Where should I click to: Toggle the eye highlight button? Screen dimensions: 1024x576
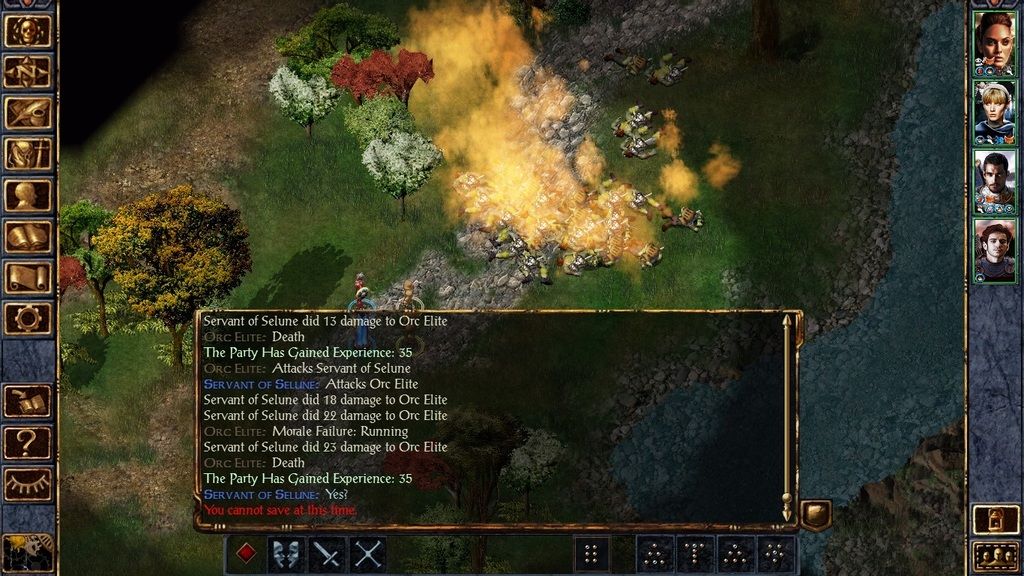(x=28, y=483)
